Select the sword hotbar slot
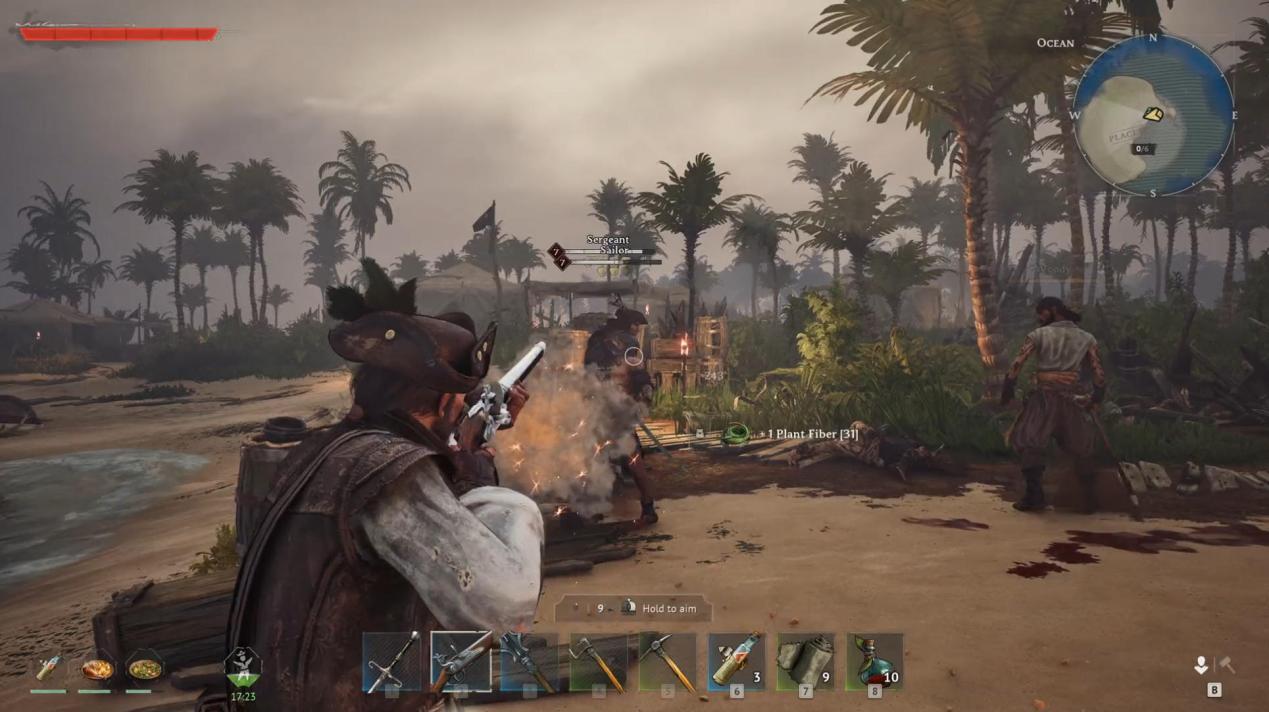The height and width of the screenshot is (712, 1269). [392, 661]
